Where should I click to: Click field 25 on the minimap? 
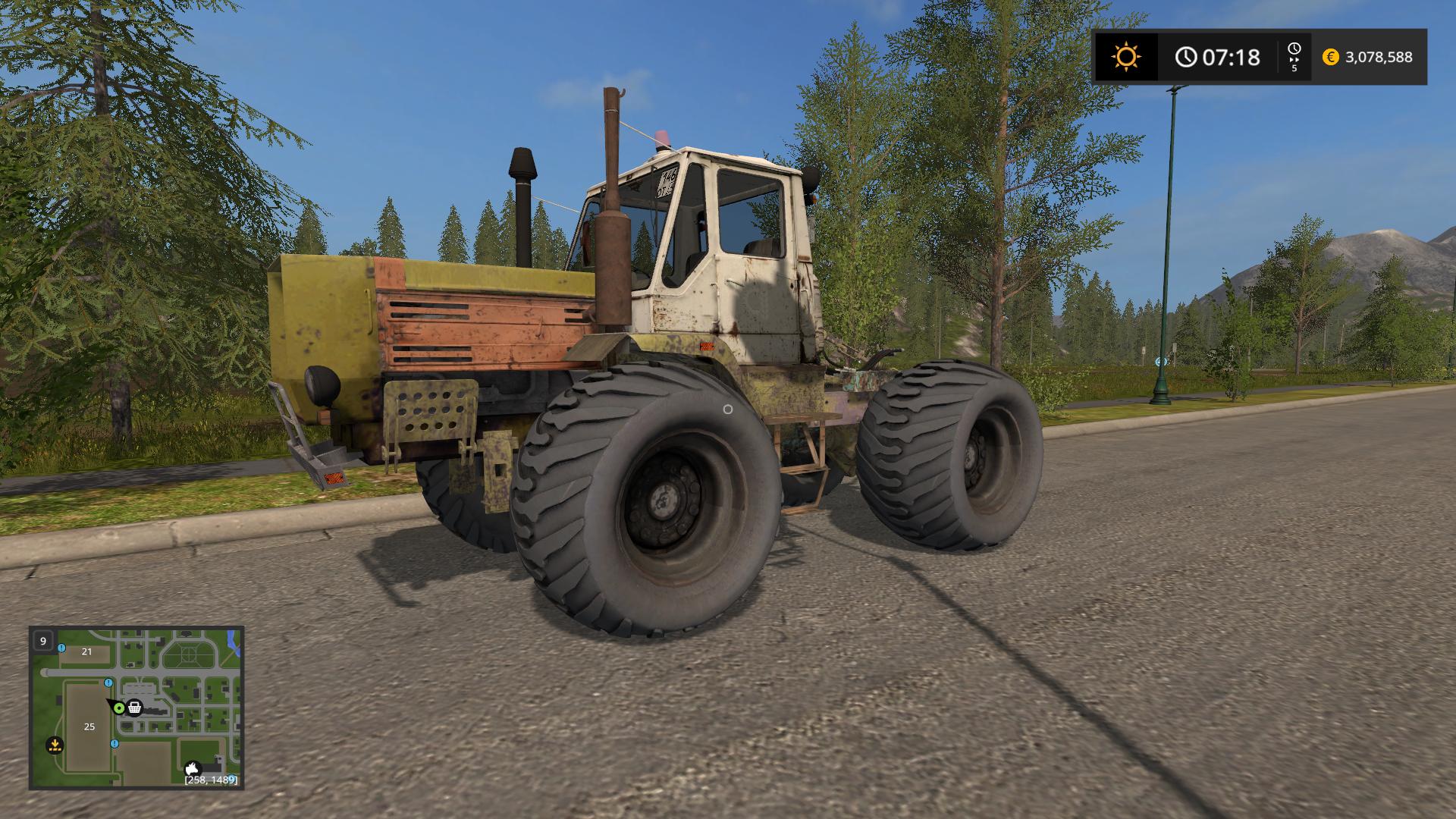(x=89, y=726)
